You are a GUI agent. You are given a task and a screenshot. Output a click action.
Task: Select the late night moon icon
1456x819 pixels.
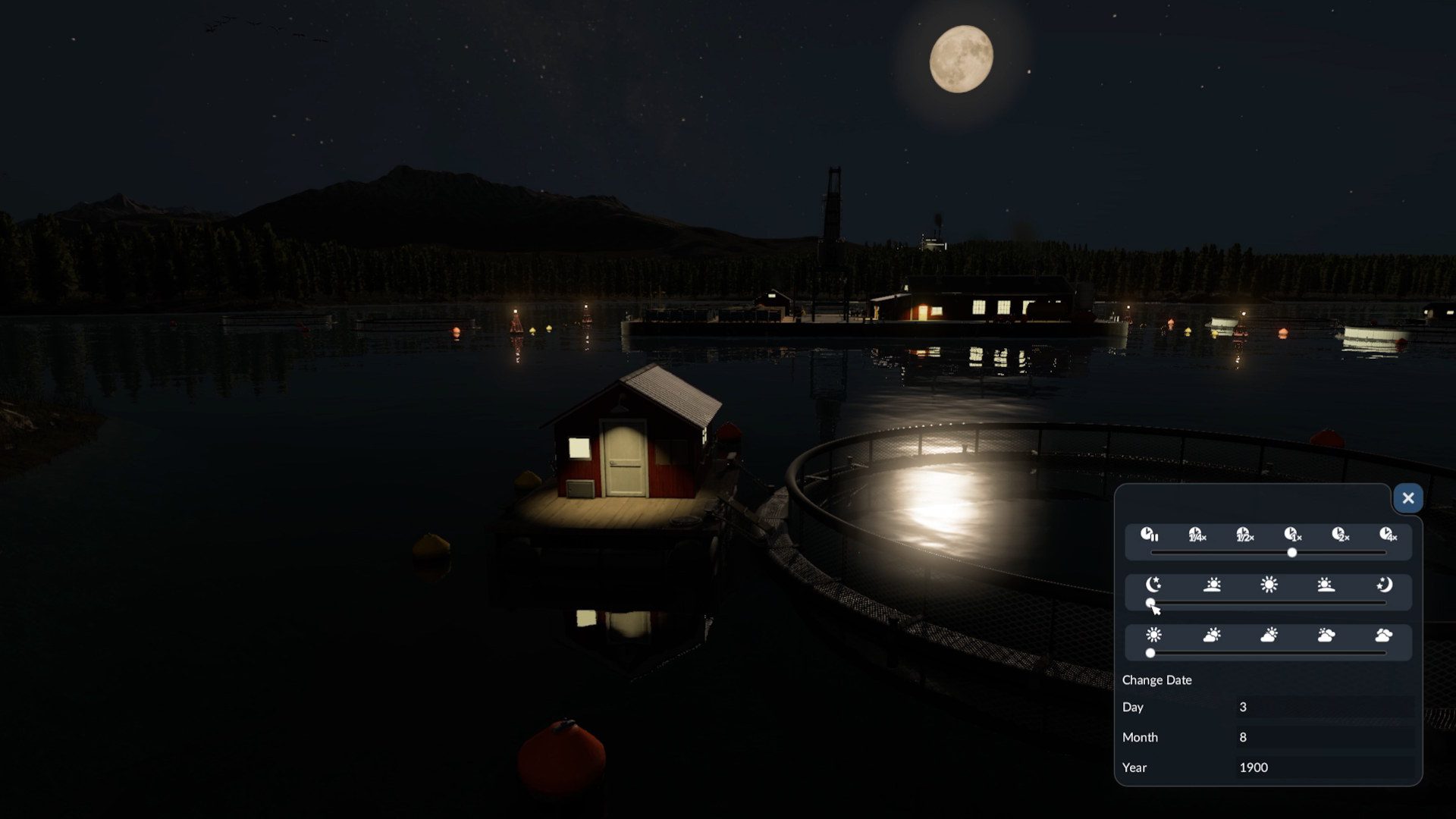1384,585
